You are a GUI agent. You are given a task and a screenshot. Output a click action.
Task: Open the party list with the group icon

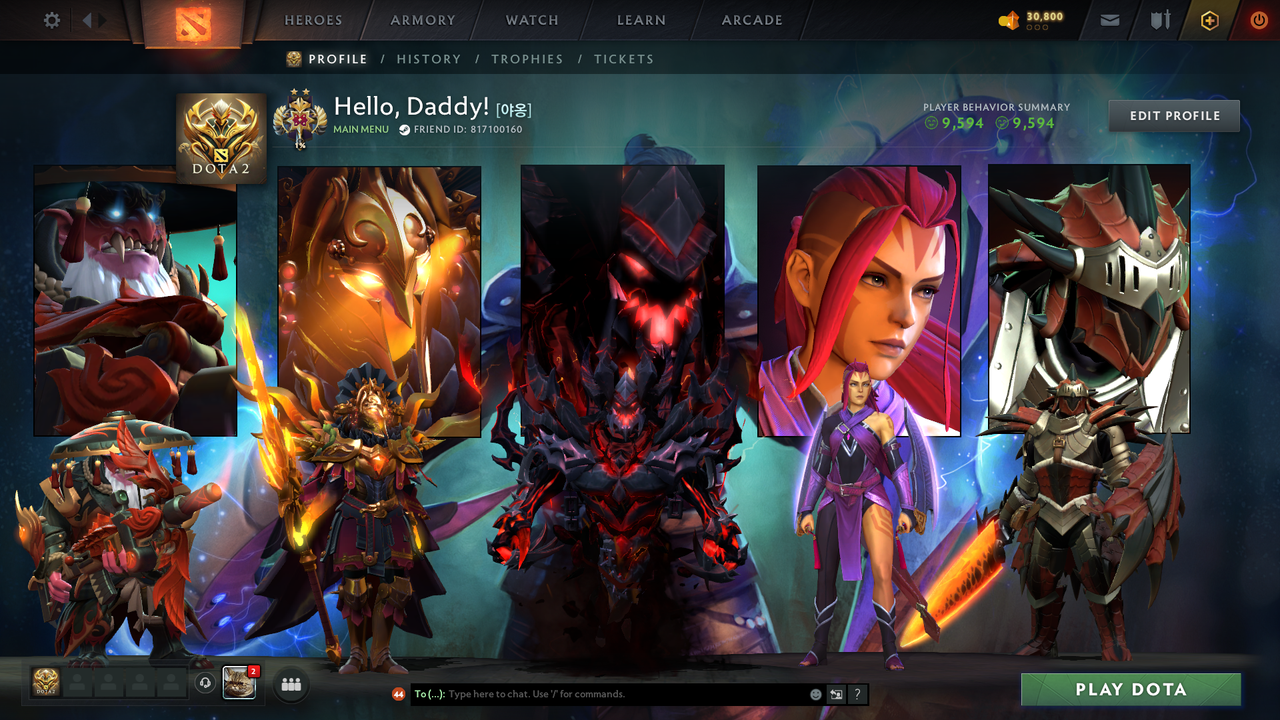(290, 685)
